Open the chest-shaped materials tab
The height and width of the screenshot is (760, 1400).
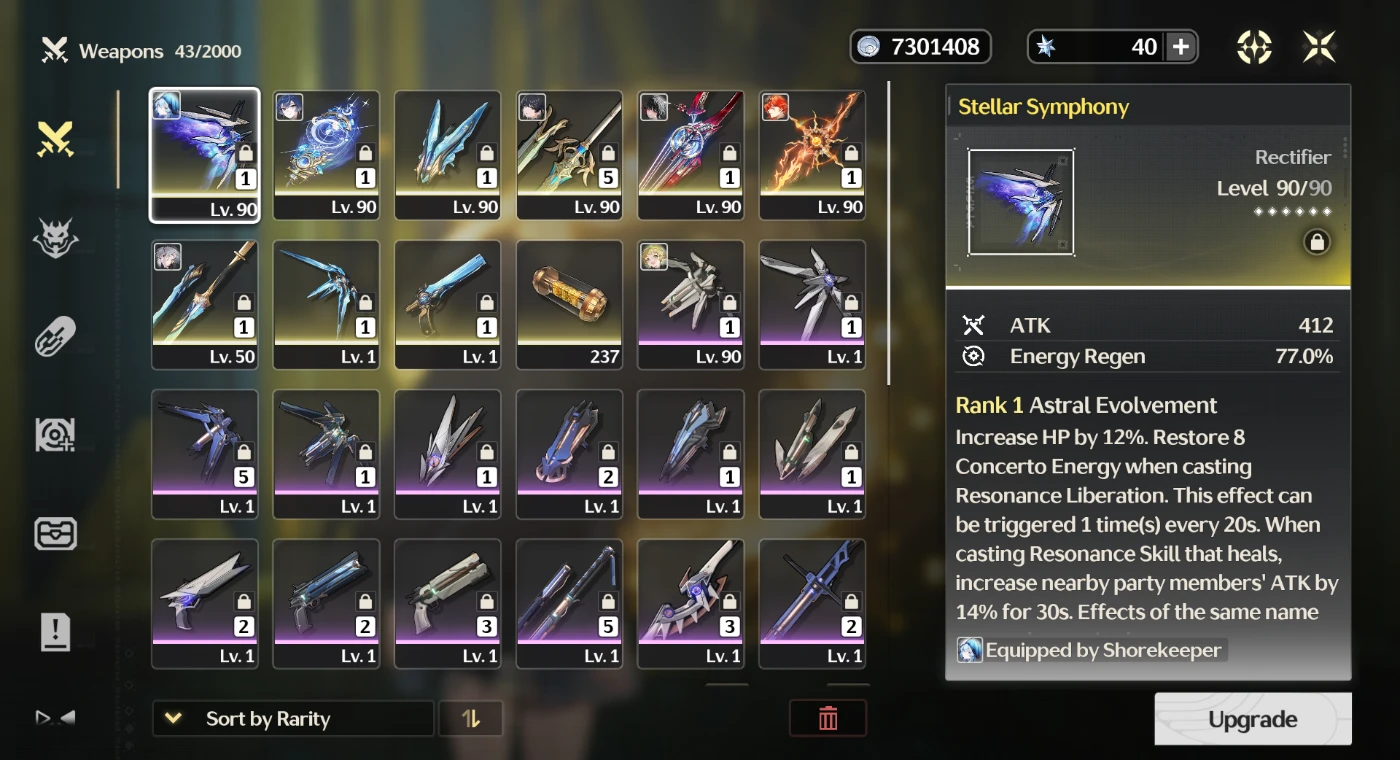coord(55,534)
